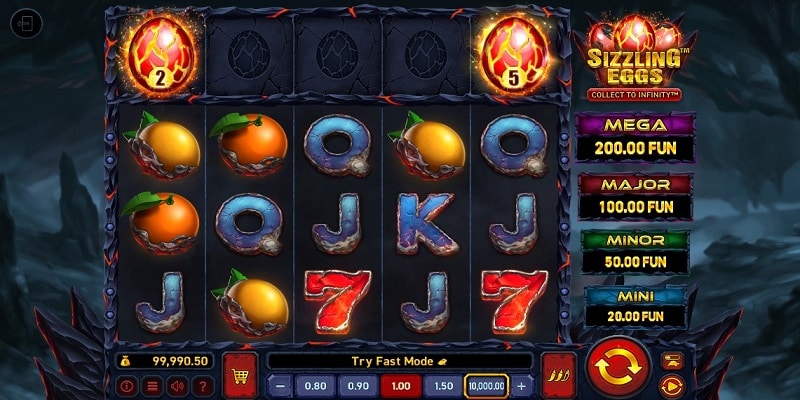Click the Try Fast Mode banner
The width and height of the screenshot is (800, 400).
[x=400, y=361]
